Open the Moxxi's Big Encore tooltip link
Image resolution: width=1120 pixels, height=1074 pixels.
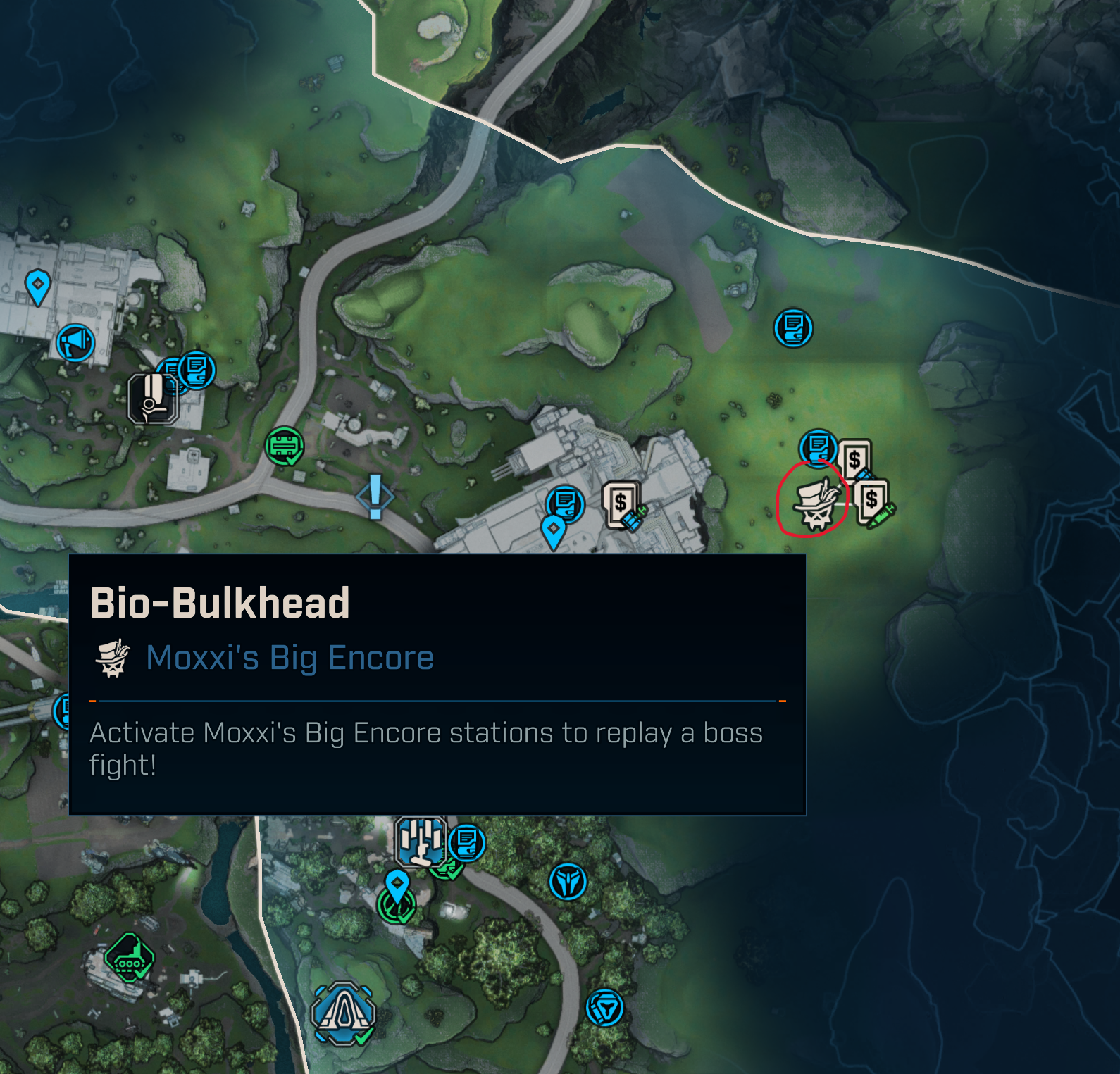click(x=290, y=658)
